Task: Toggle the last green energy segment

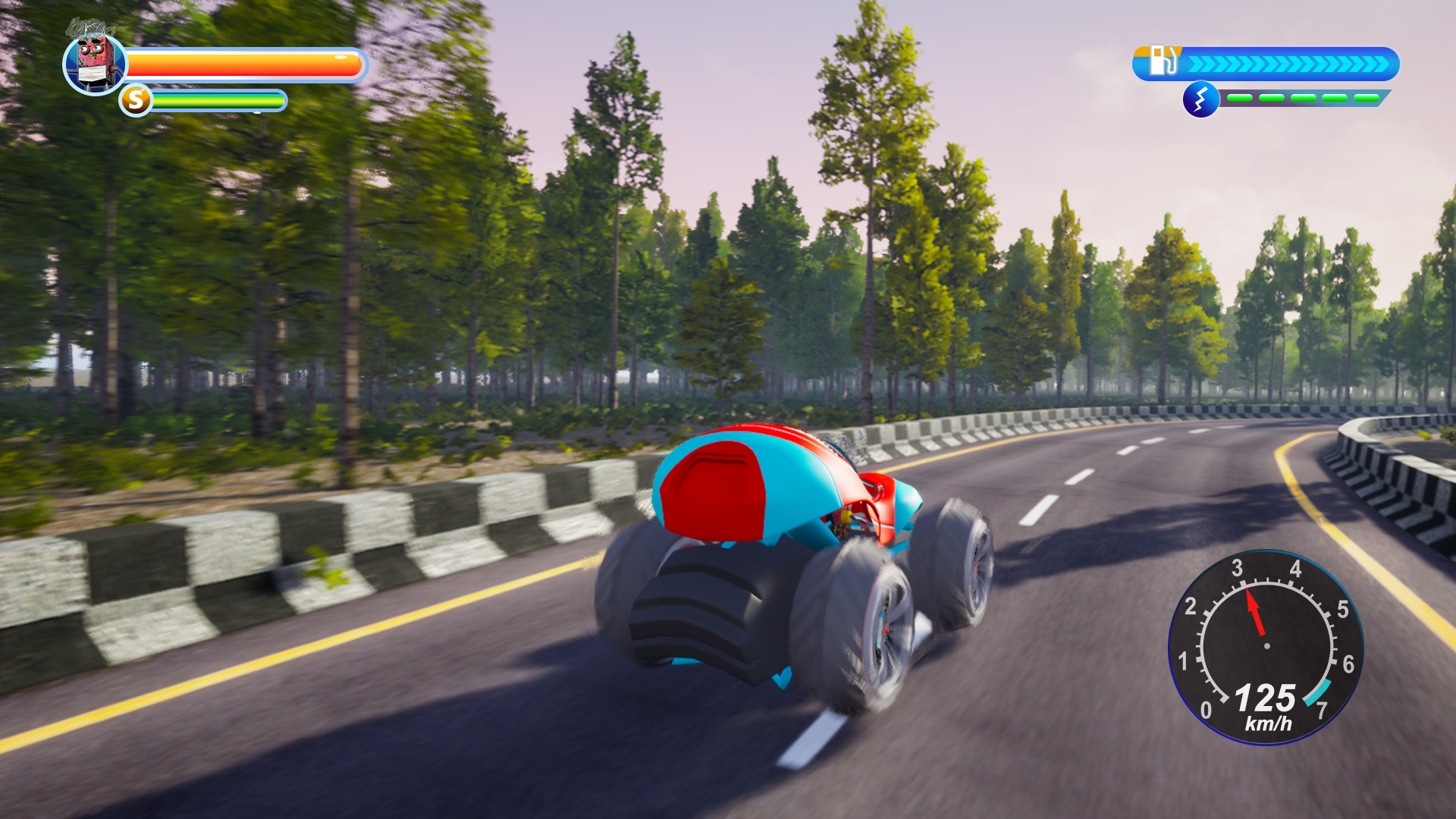Action: (x=1365, y=98)
